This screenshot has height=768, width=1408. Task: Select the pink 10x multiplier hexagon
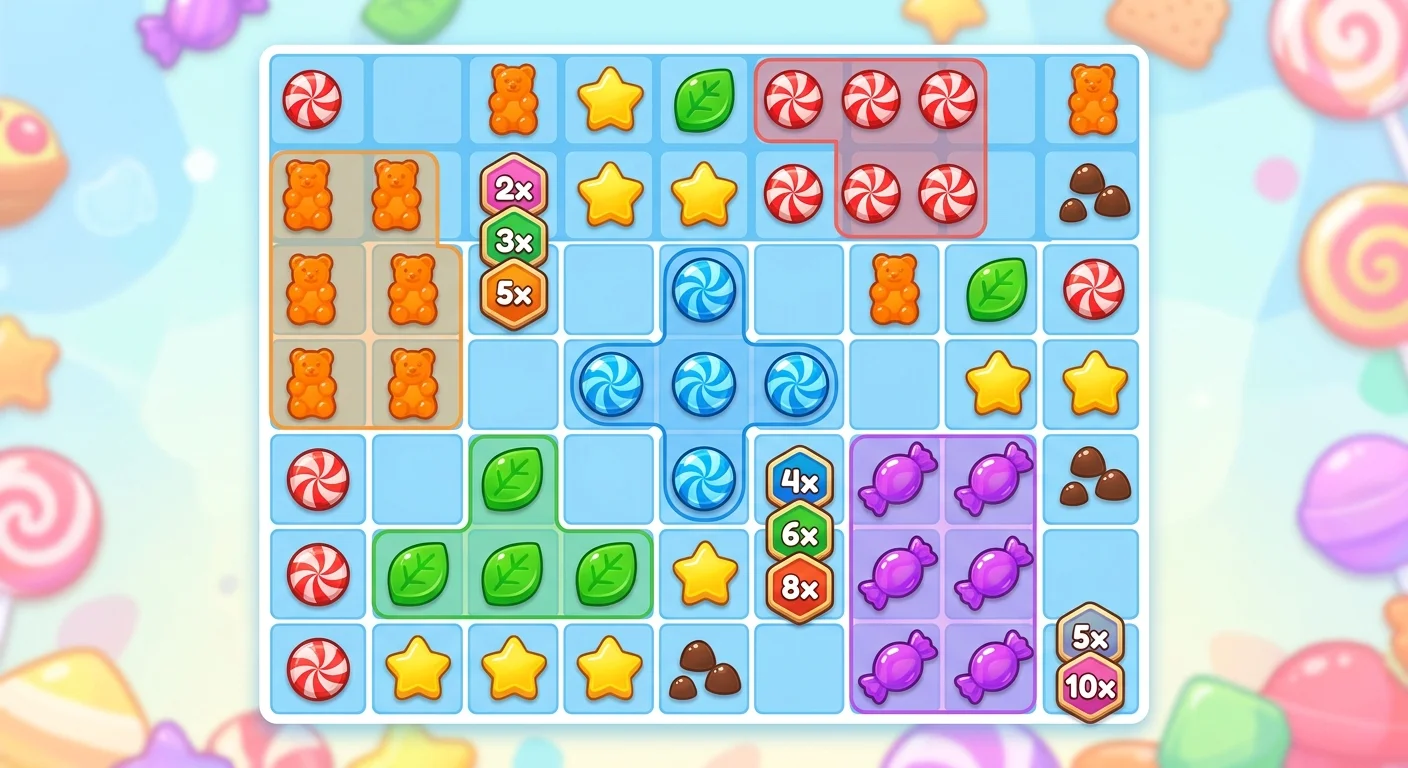[x=1088, y=688]
